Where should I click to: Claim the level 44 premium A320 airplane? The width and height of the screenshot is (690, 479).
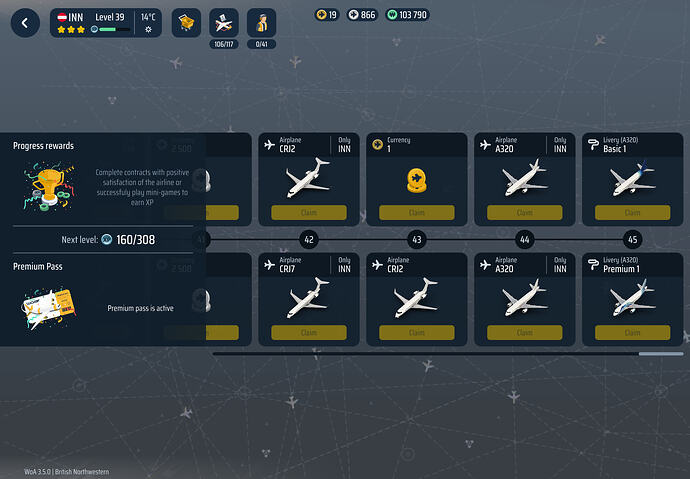[524, 333]
